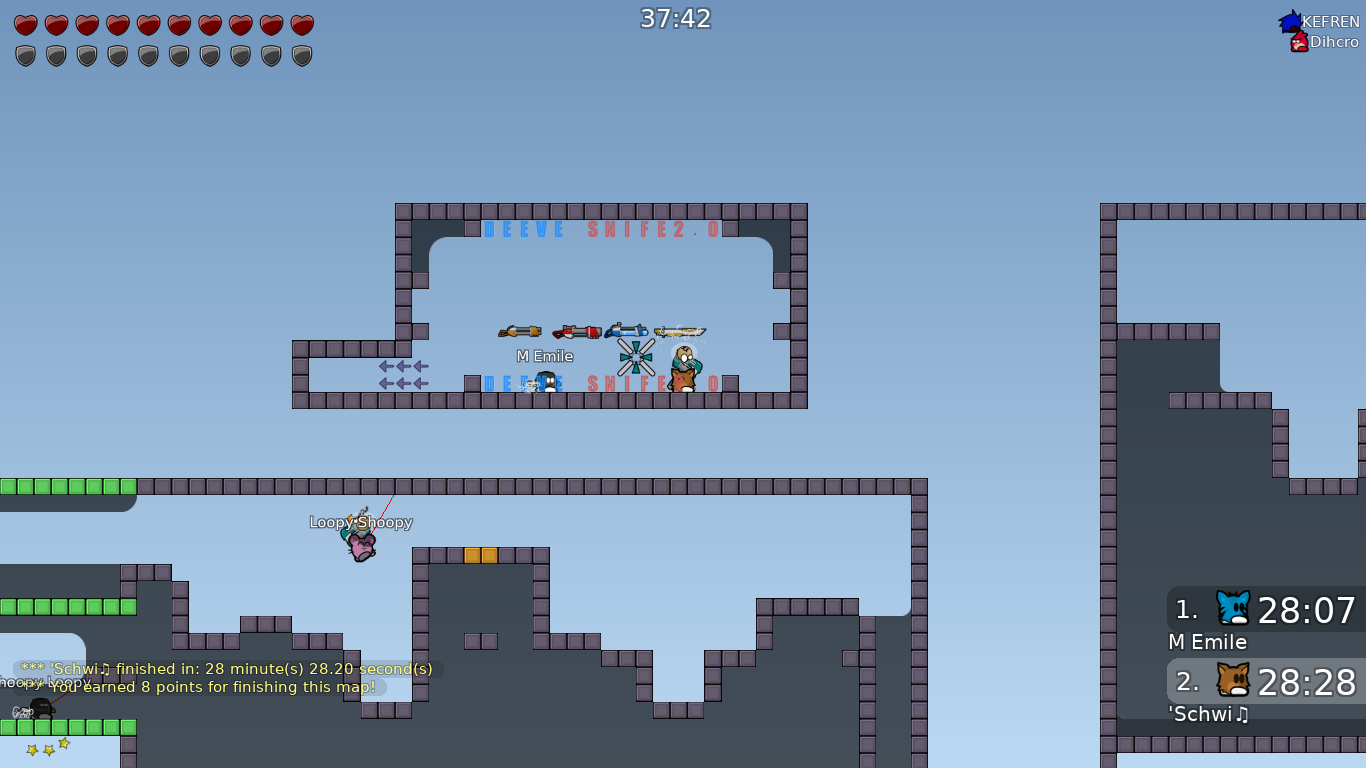
Task: Select the ninja katana pickup
Action: (681, 332)
